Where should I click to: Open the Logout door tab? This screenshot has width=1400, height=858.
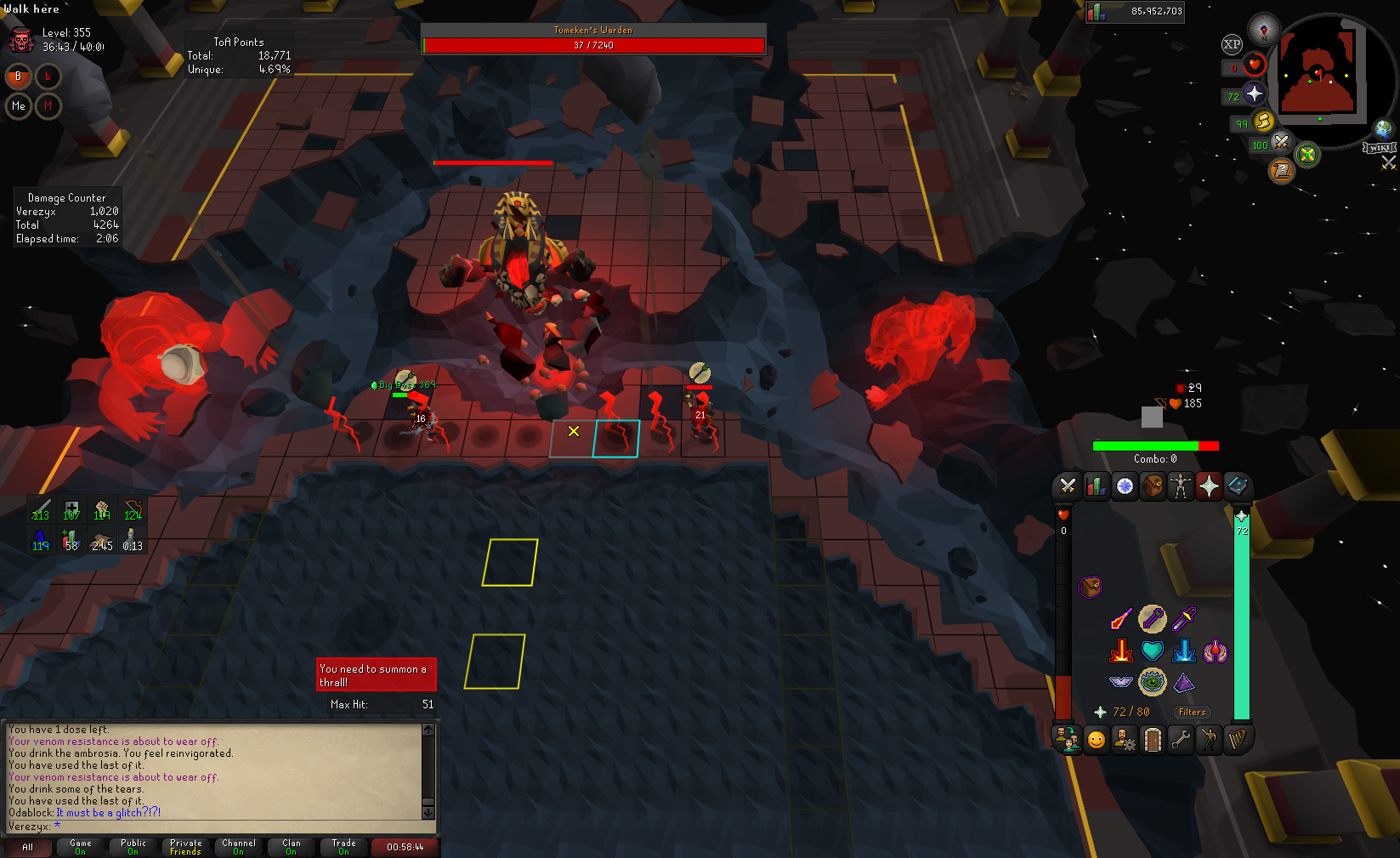coord(1153,740)
